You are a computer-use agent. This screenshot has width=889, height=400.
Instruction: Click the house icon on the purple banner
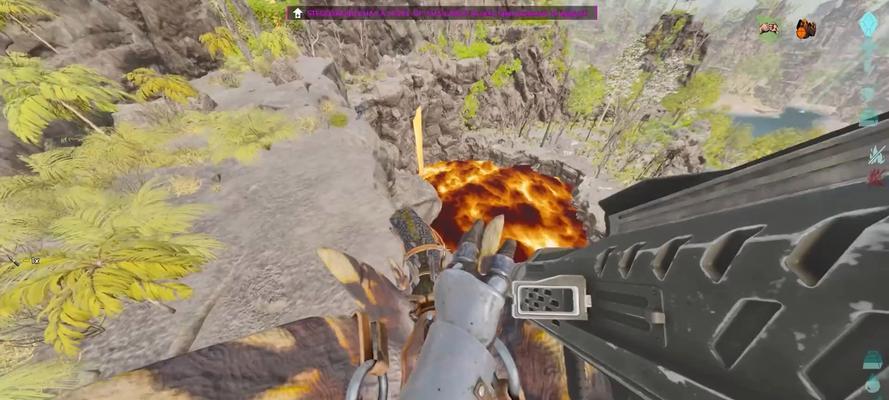tap(297, 13)
